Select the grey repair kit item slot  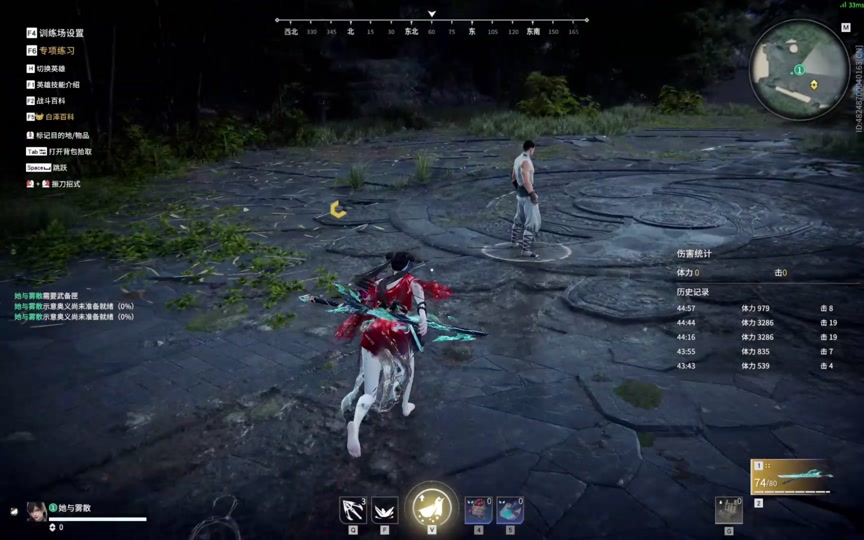tap(729, 510)
